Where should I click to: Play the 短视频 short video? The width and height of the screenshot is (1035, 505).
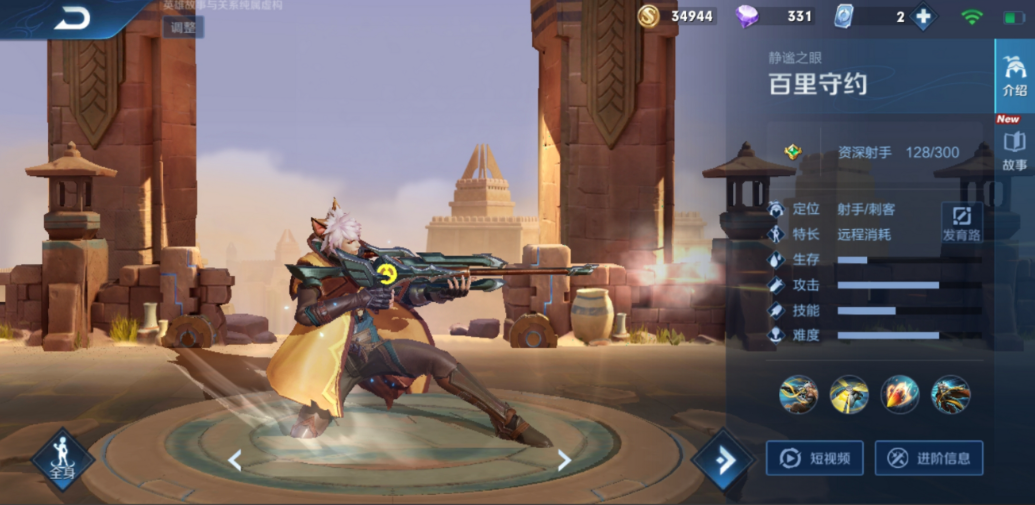pyautogui.click(x=814, y=458)
